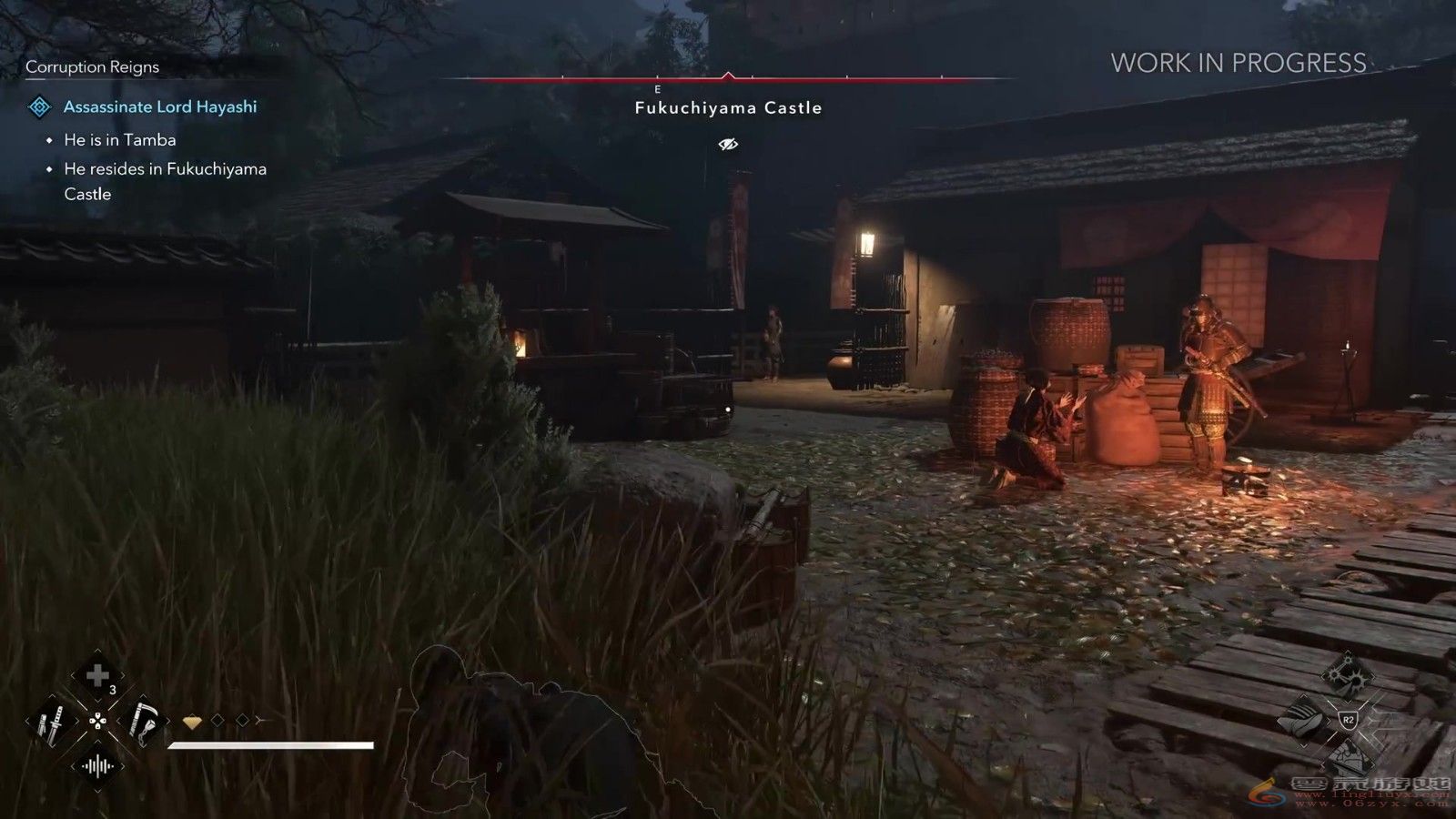This screenshot has height=819, width=1456.
Task: Open the Corruption Reigns quest tracker
Action: pos(92,66)
